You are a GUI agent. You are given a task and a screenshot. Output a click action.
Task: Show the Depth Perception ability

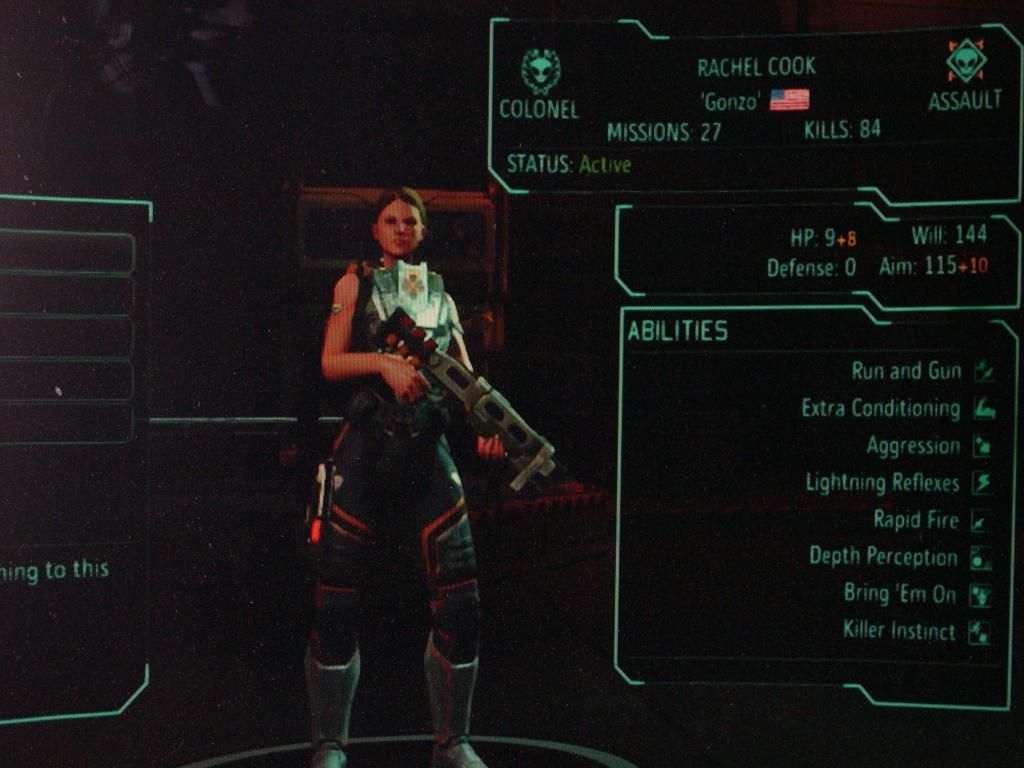pos(883,557)
